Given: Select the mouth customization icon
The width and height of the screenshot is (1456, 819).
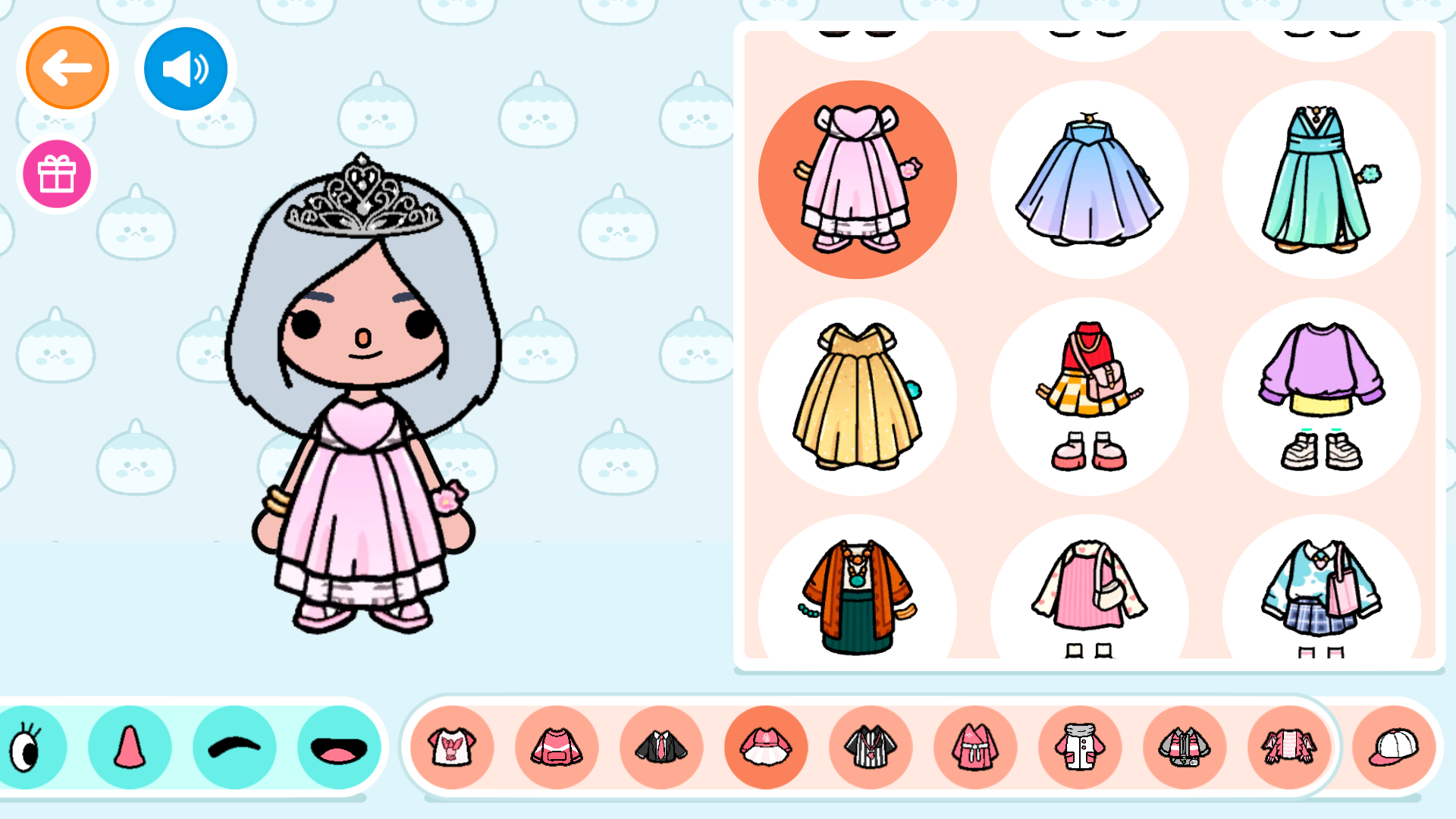Looking at the screenshot, I should click(338, 747).
